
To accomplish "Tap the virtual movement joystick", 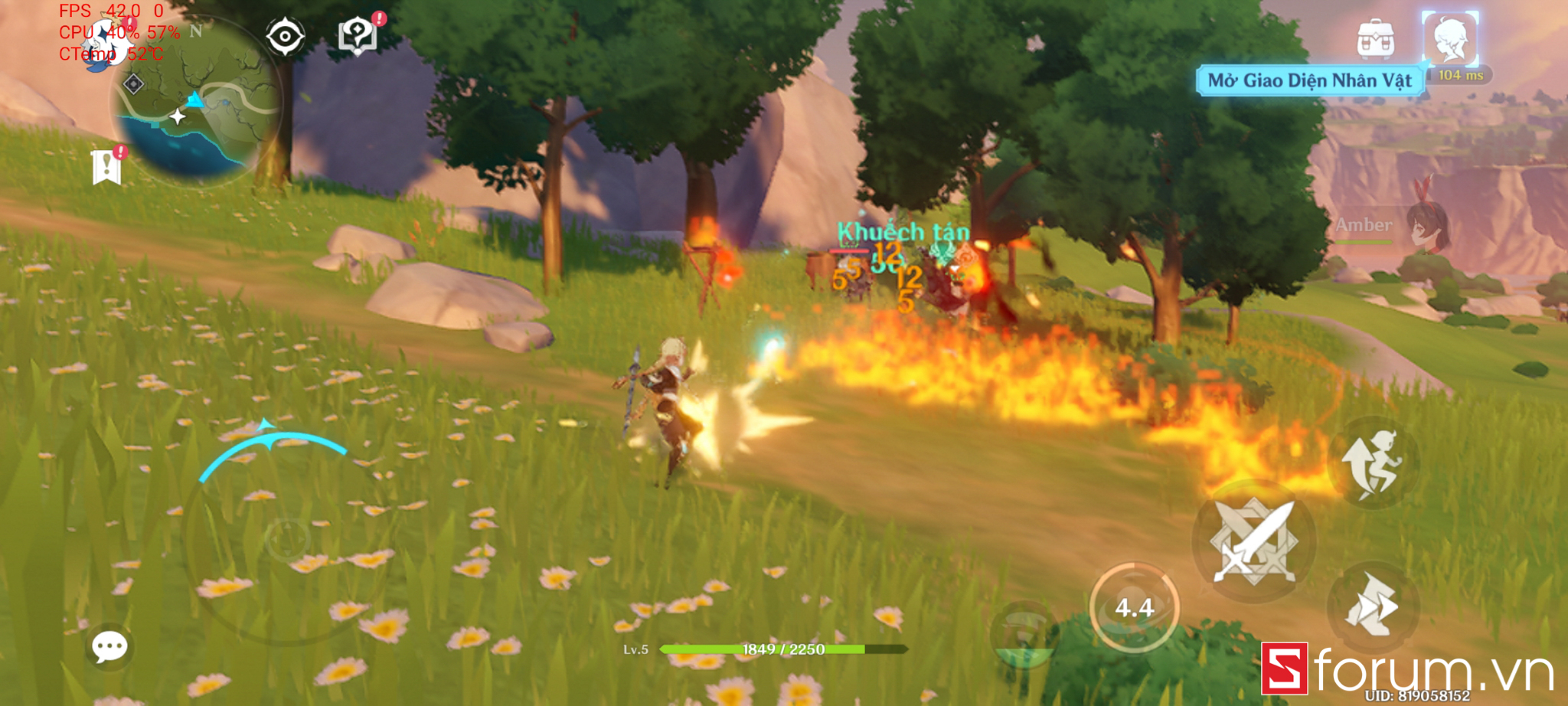I will (286, 540).
